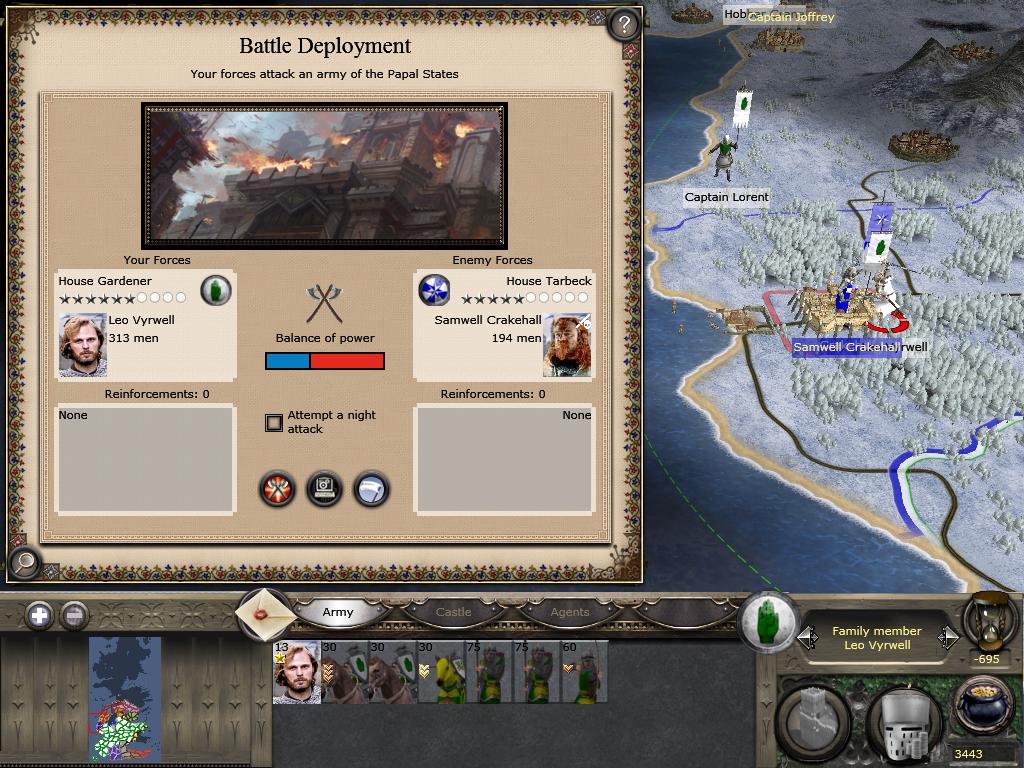
Task: Select the general's unit card with 13 men
Action: coord(297,672)
